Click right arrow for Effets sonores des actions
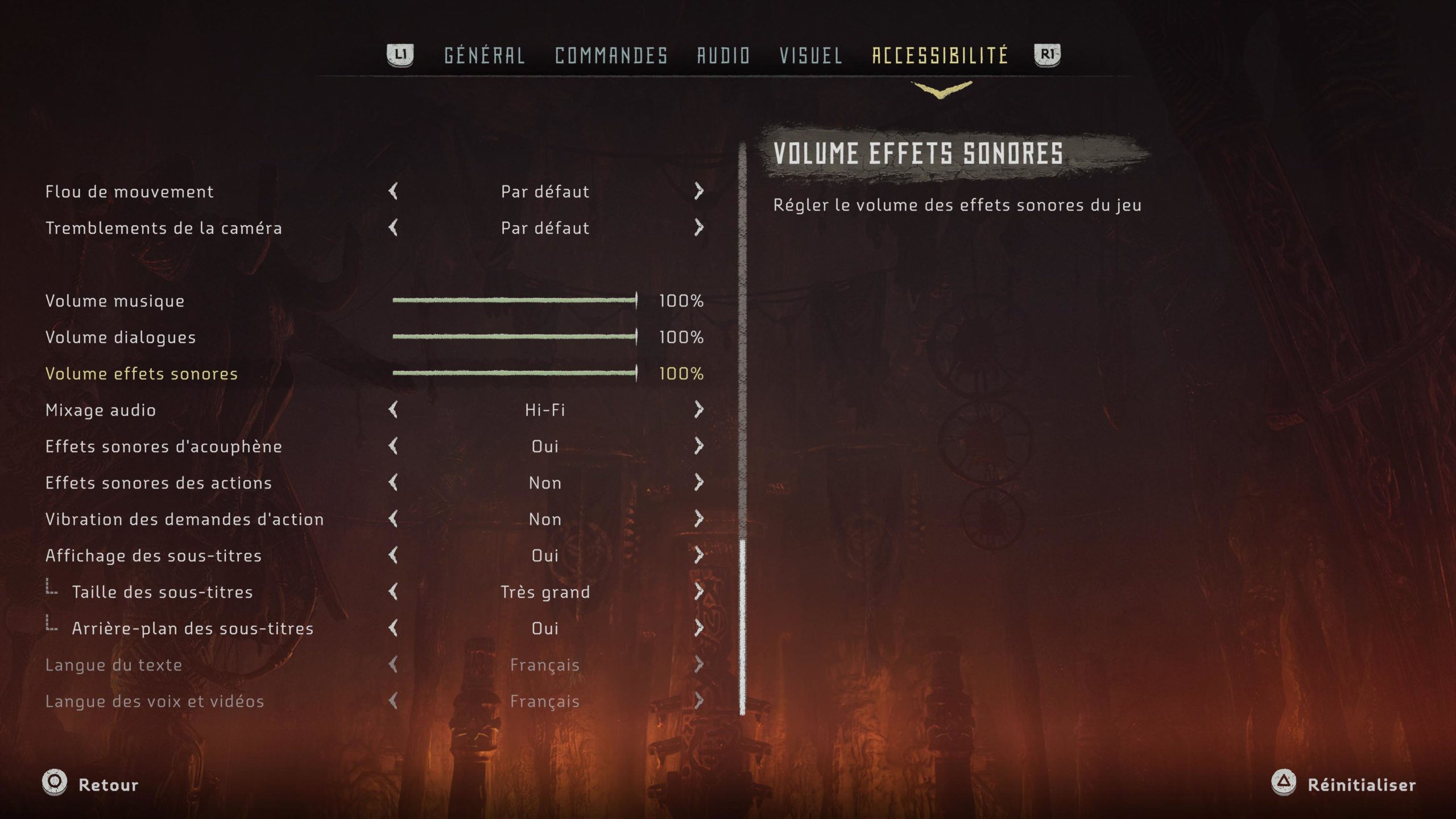The width and height of the screenshot is (1456, 819). coord(699,482)
